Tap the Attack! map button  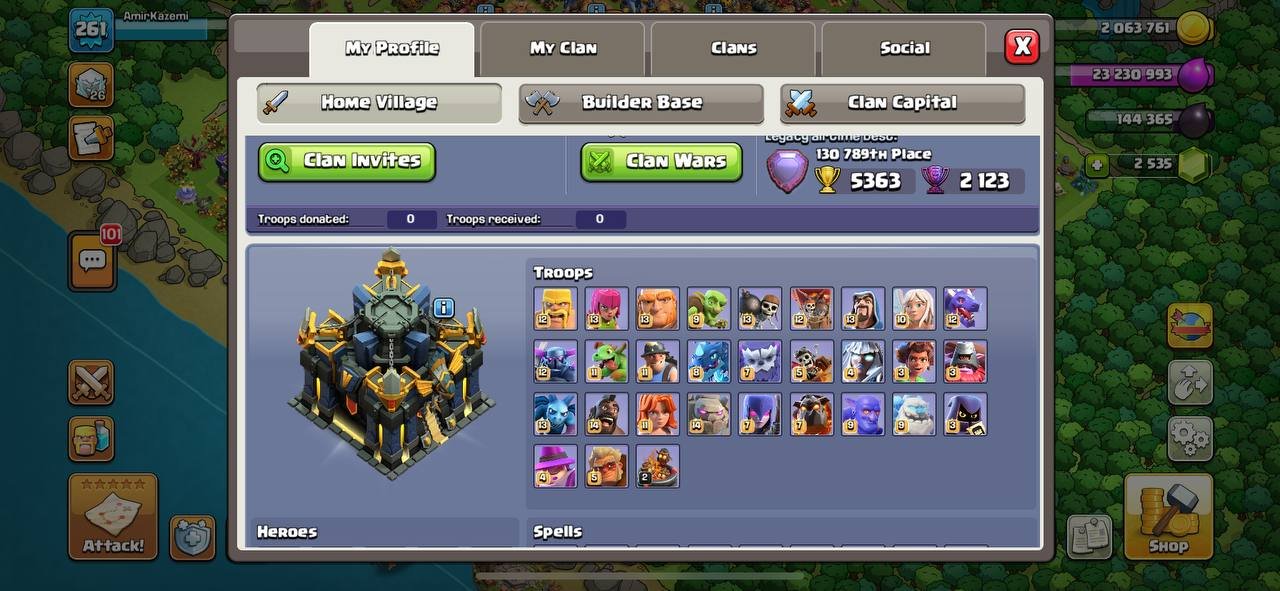[113, 516]
